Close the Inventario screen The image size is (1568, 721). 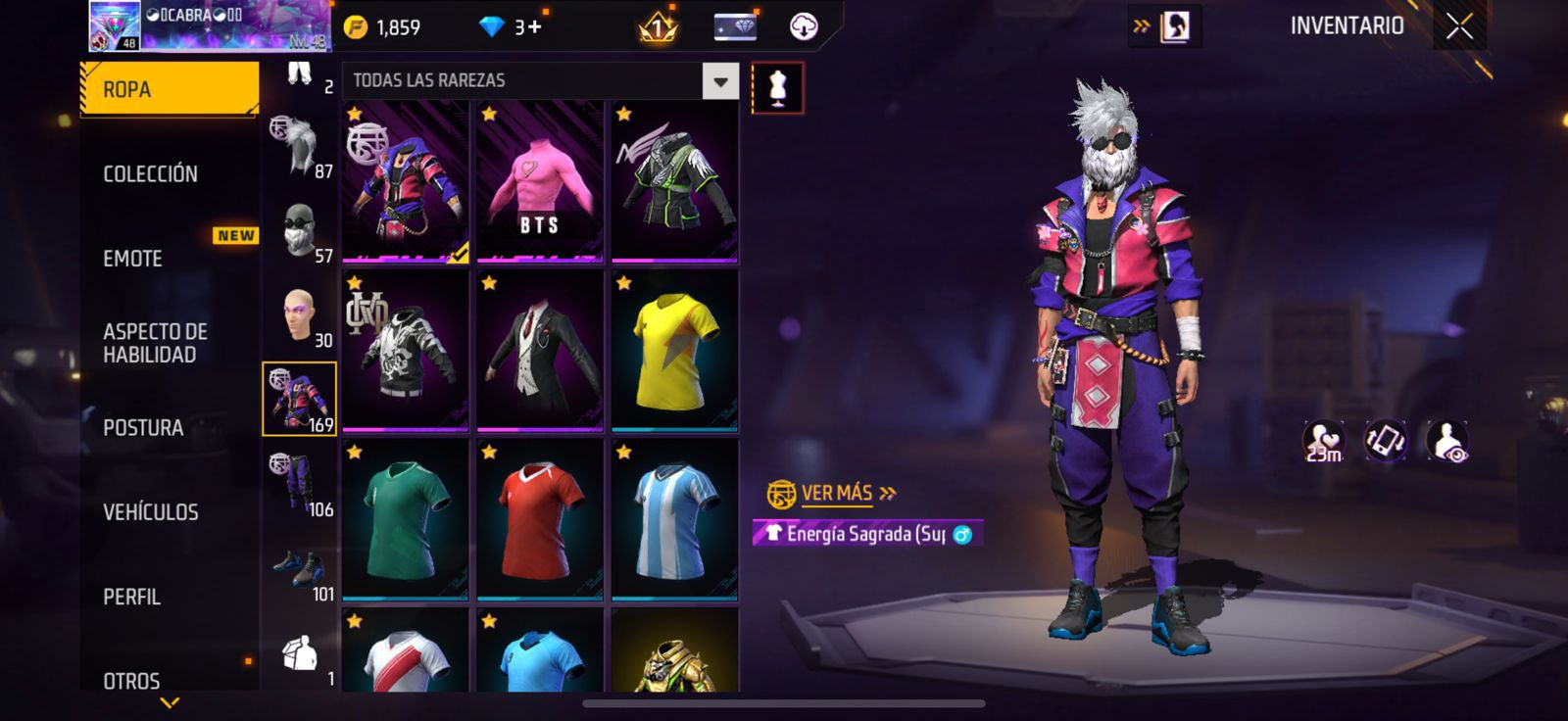click(1459, 26)
